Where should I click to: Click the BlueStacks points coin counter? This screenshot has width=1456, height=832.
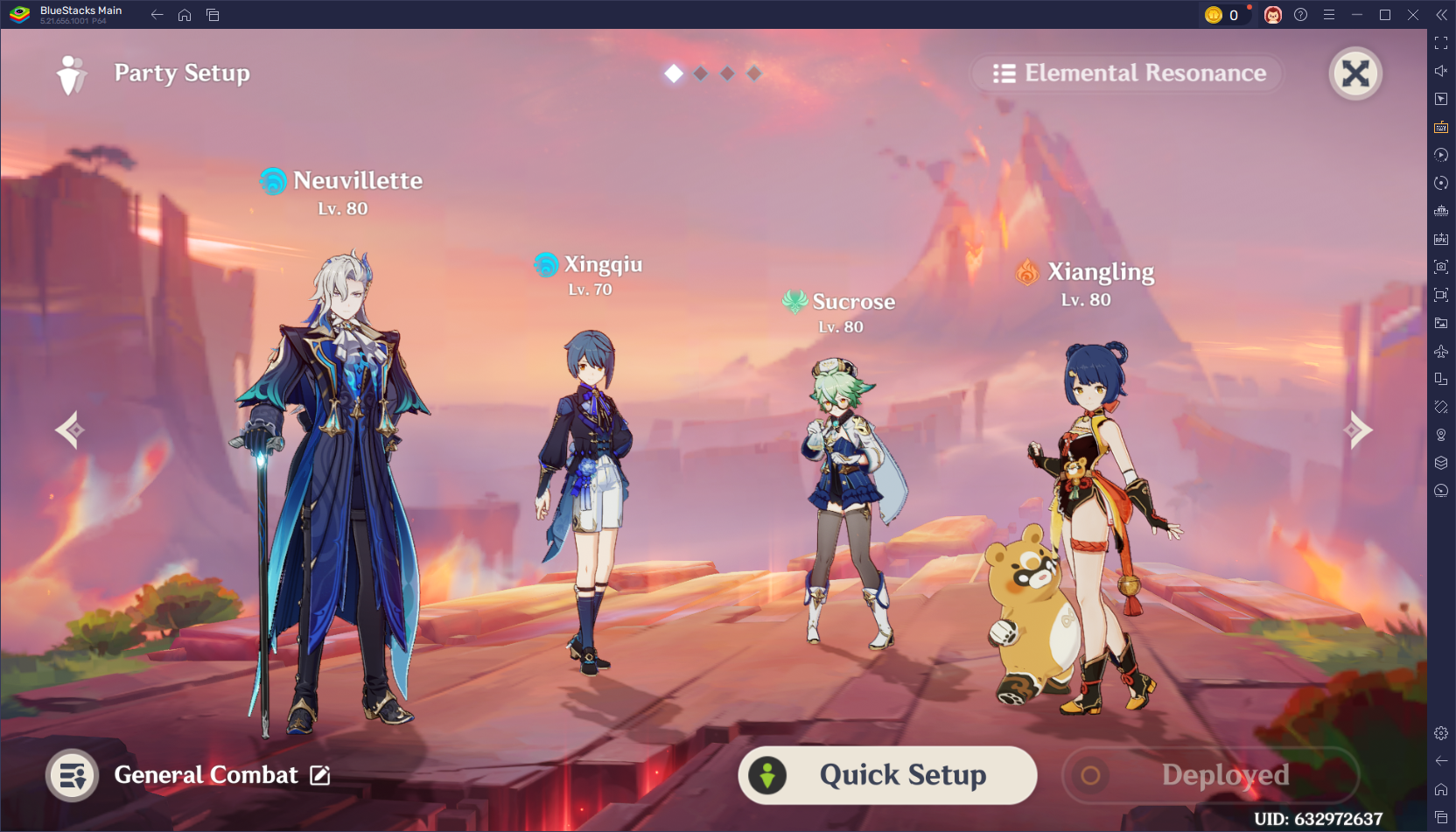[x=1224, y=14]
